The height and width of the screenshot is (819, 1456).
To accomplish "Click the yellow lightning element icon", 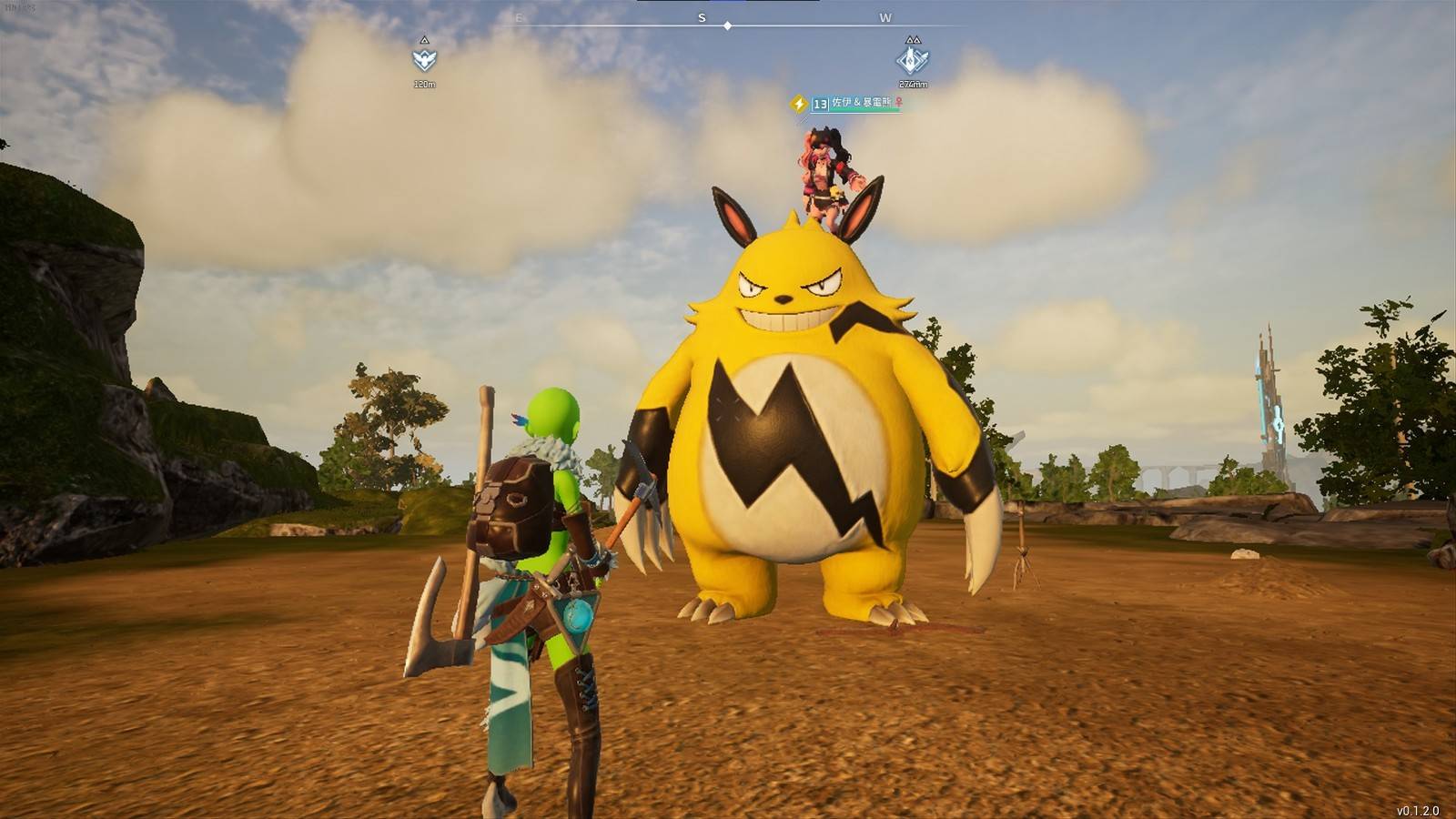I will click(x=799, y=104).
